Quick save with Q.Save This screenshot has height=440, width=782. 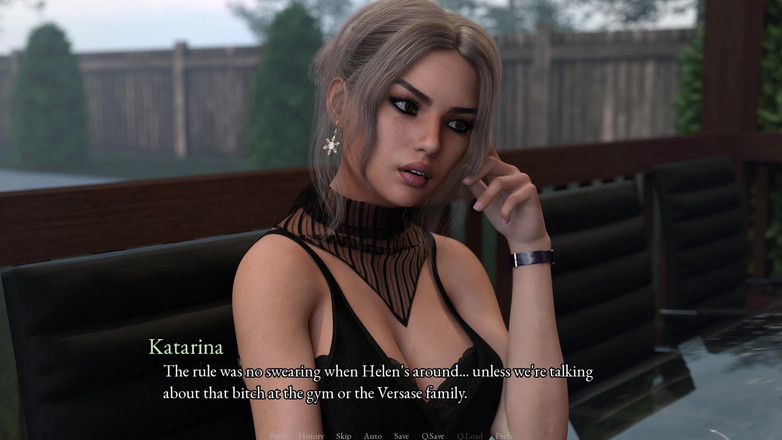tap(433, 436)
